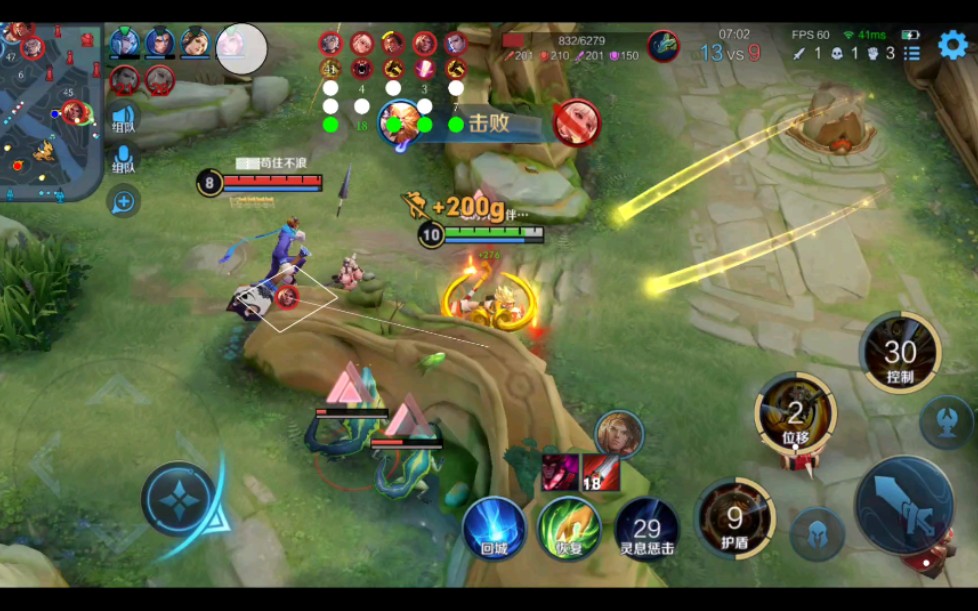
Task: Select the blond hero portrait above skills
Action: (619, 434)
